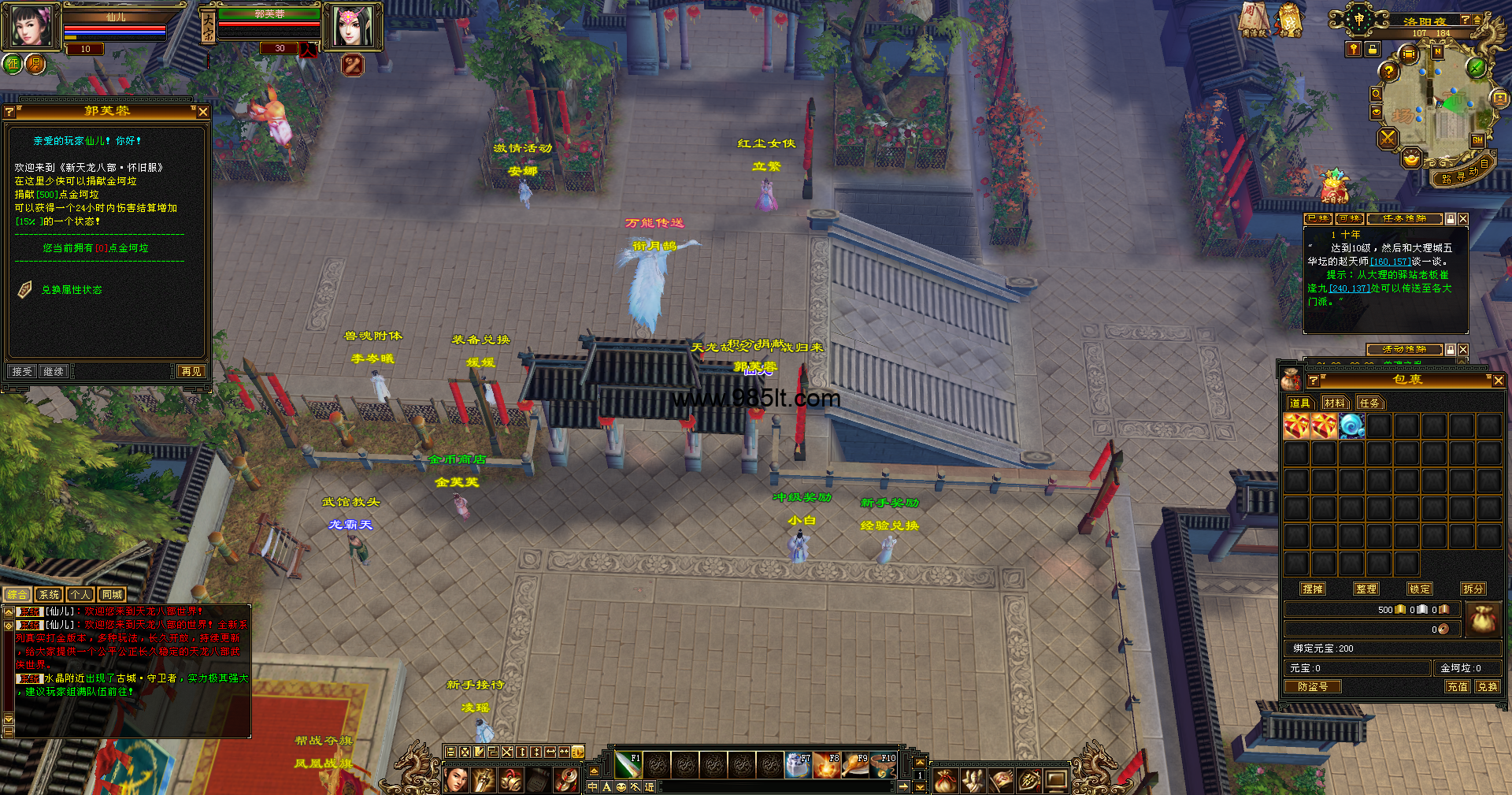Open the 七日礼 seven-day gift icon

(1333, 188)
